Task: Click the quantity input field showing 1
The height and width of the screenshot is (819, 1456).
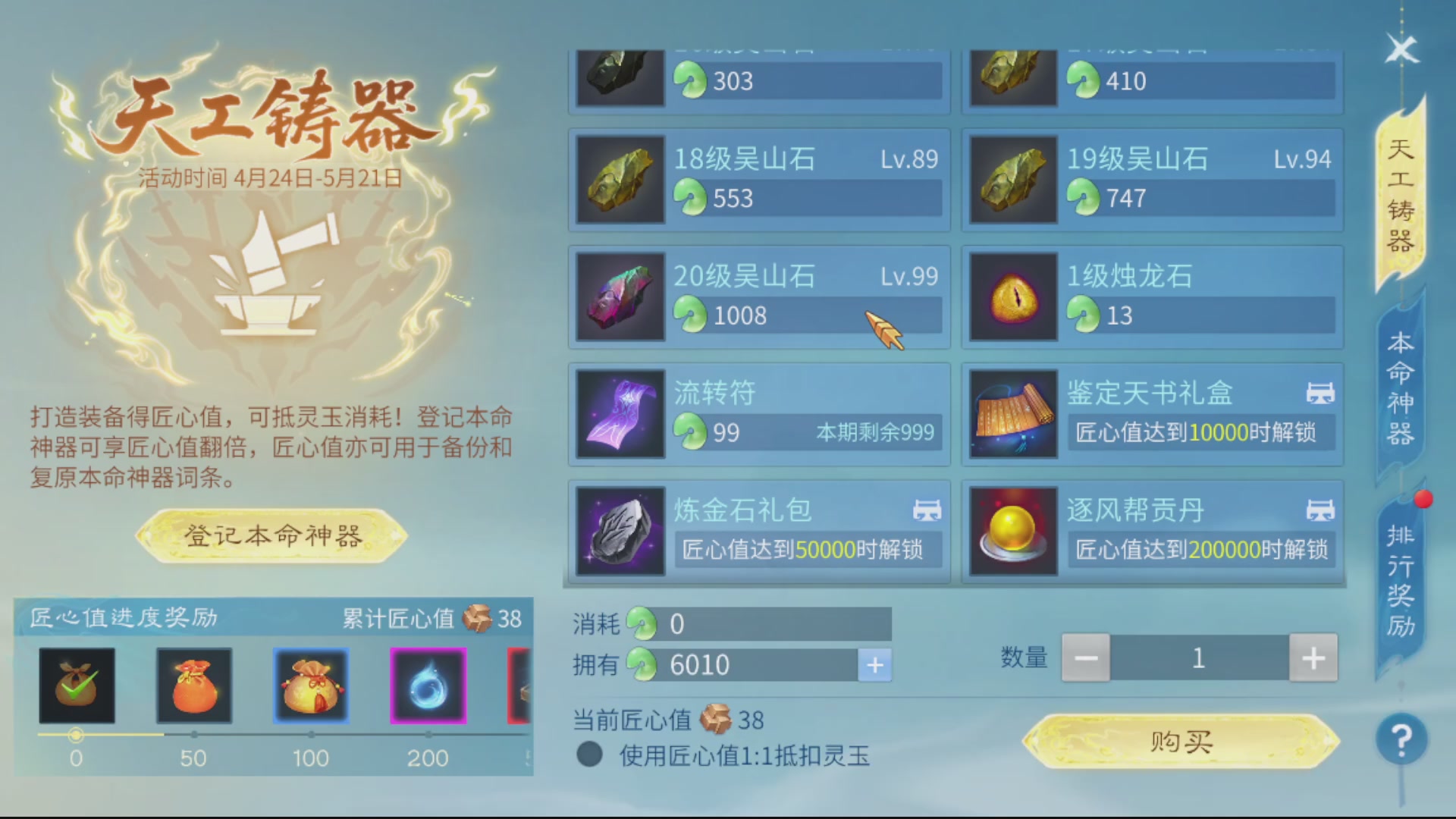Action: click(1198, 657)
